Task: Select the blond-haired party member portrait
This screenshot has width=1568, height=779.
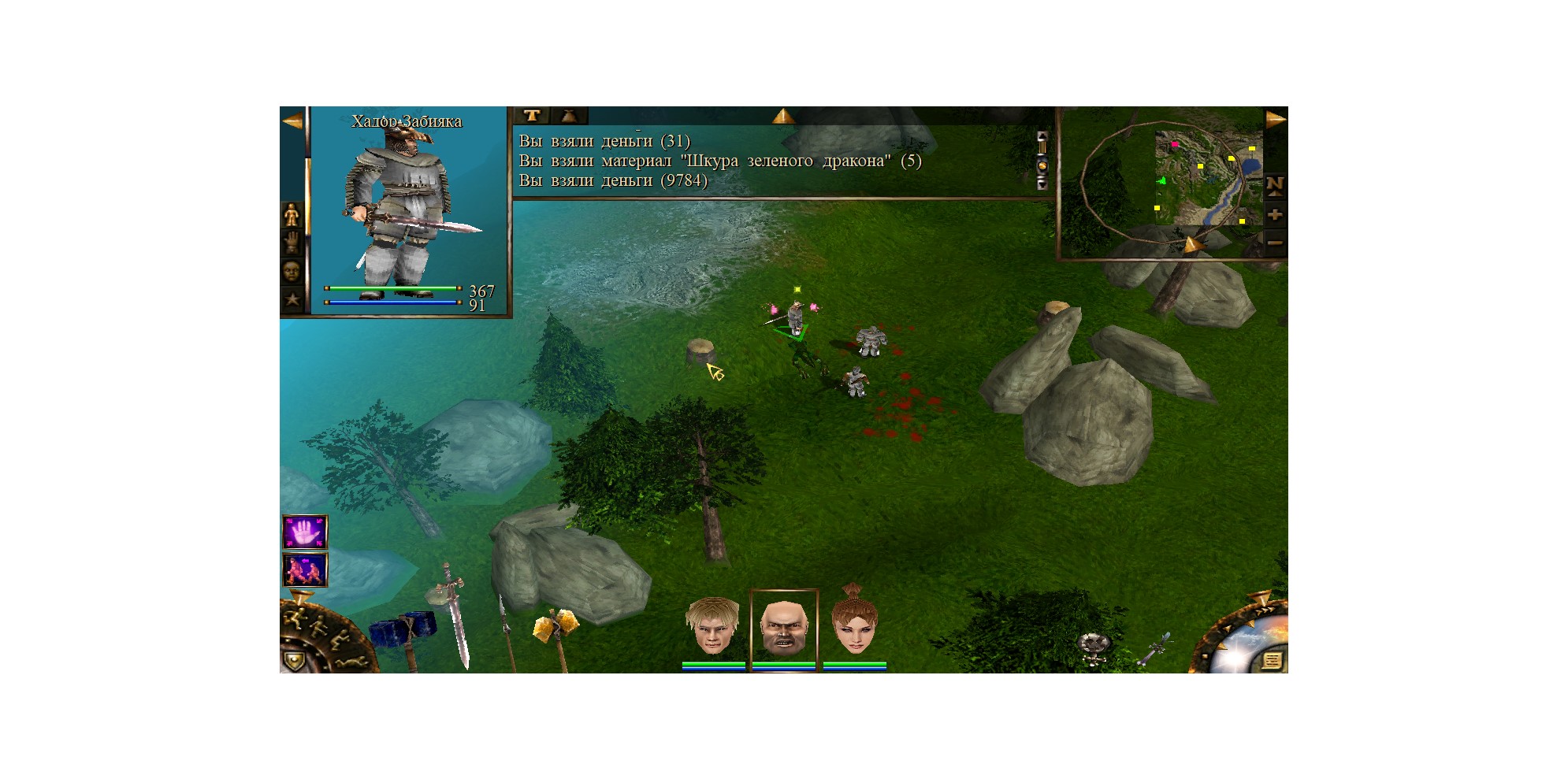Action: pyautogui.click(x=712, y=626)
